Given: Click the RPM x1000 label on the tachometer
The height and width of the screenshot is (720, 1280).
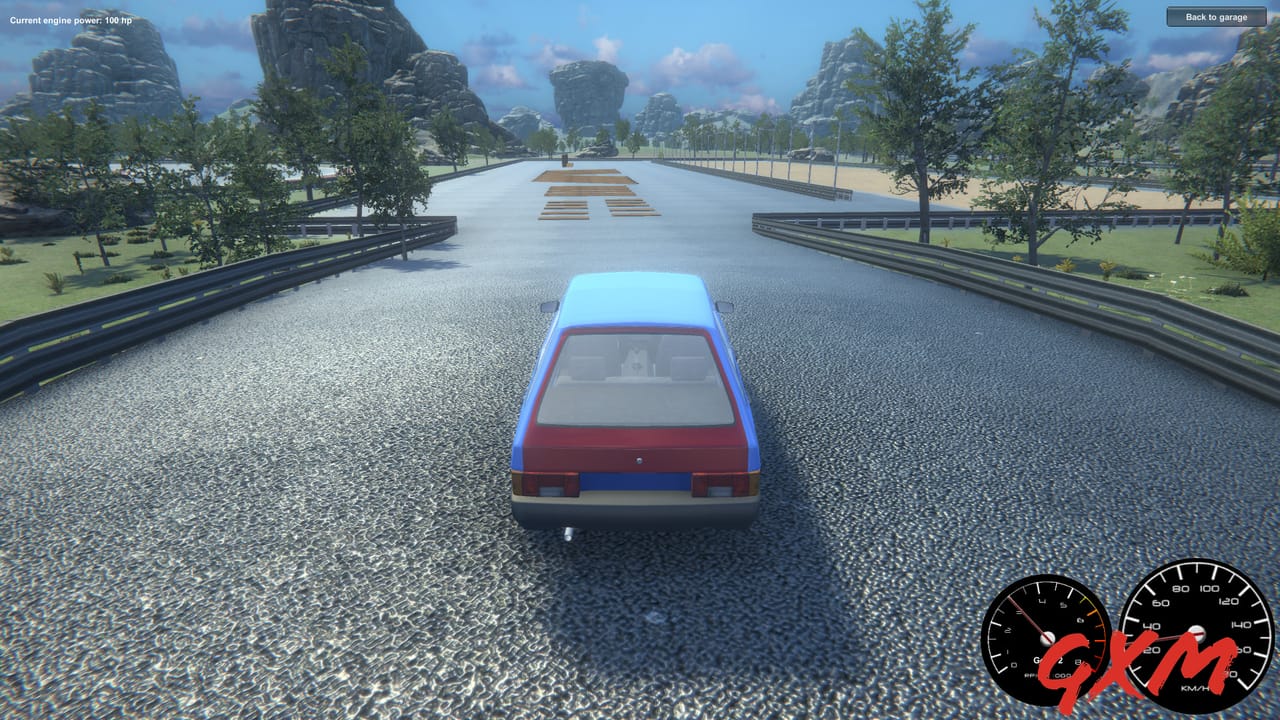Looking at the screenshot, I should [1048, 675].
